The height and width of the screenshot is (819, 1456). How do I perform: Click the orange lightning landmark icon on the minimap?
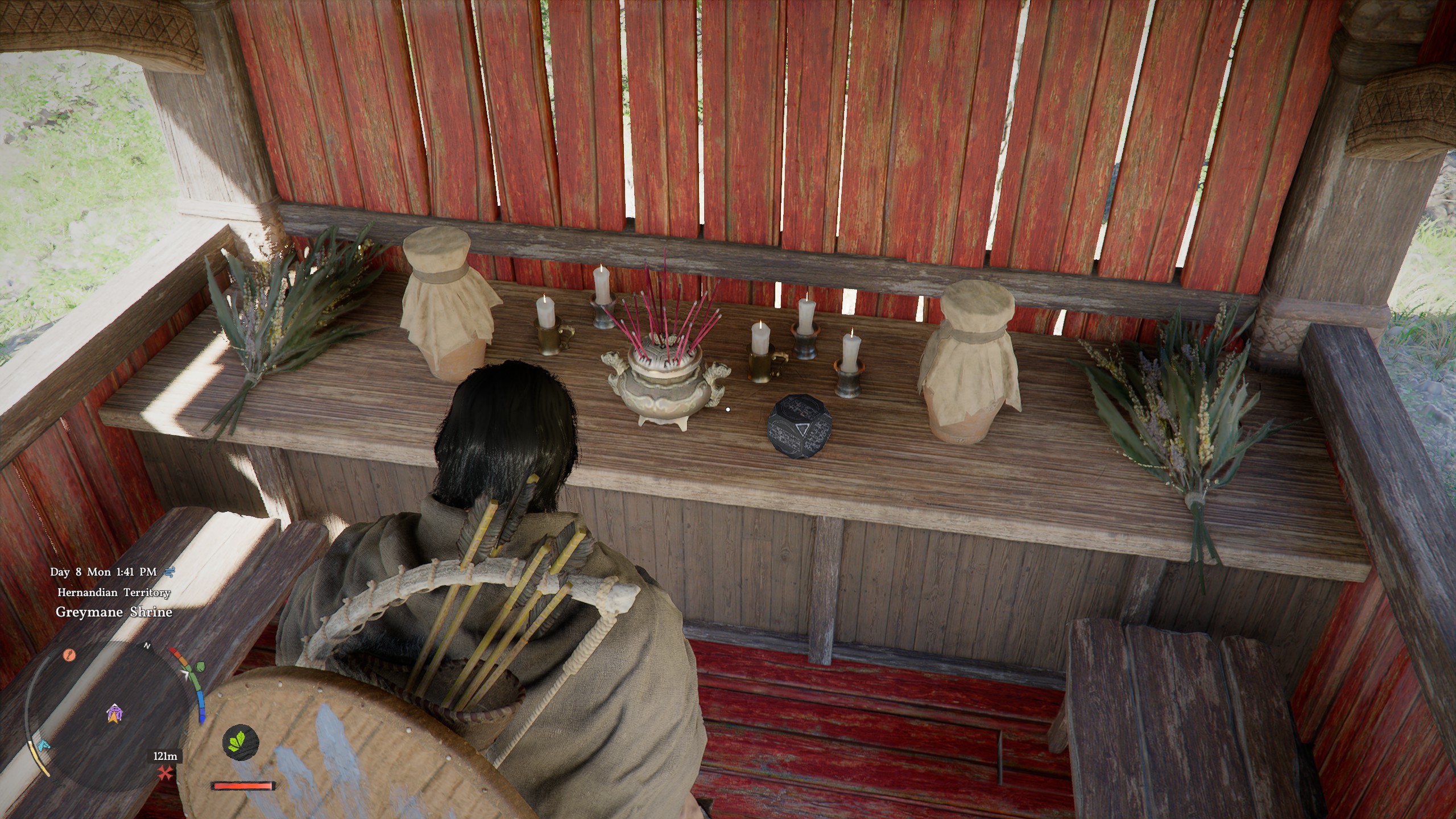pos(69,655)
